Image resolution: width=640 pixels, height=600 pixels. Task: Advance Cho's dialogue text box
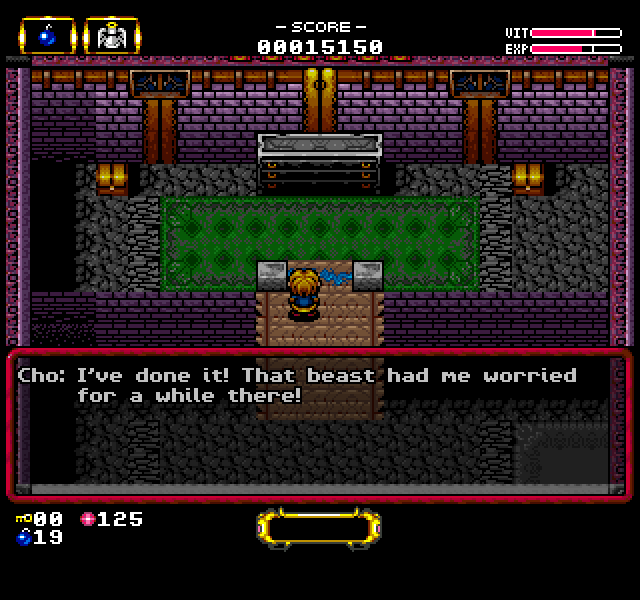tap(320, 422)
